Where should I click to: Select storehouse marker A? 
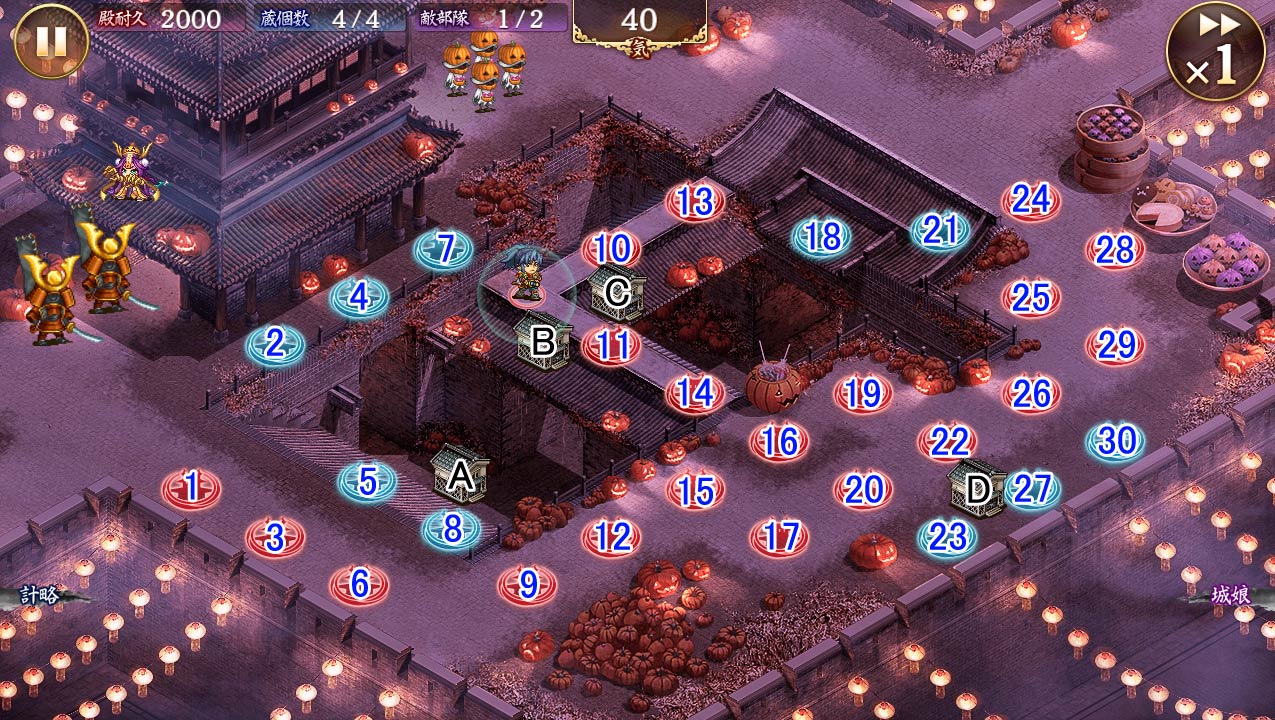(x=460, y=475)
